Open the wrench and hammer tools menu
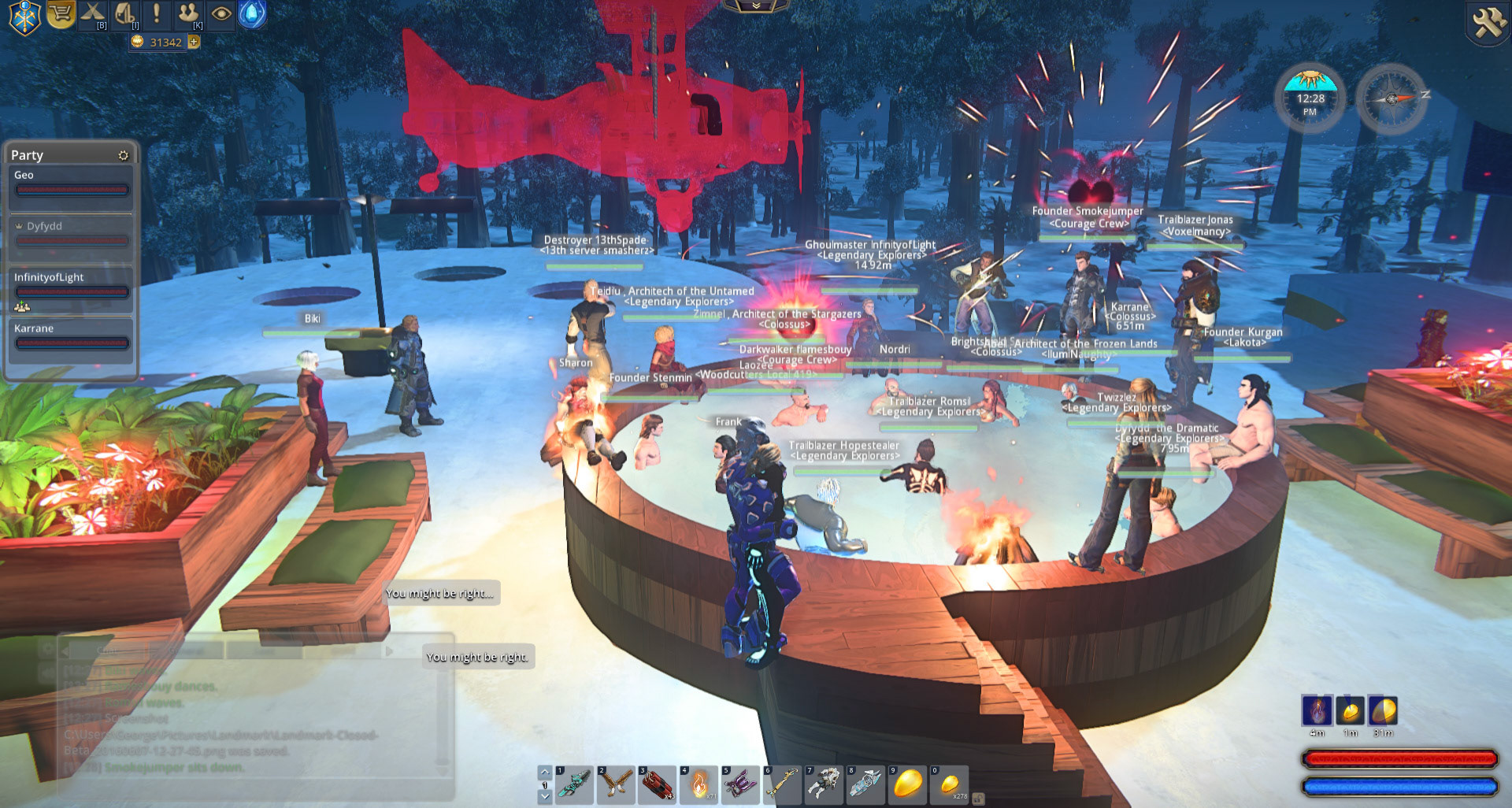The width and height of the screenshot is (1512, 808). pyautogui.click(x=1488, y=22)
